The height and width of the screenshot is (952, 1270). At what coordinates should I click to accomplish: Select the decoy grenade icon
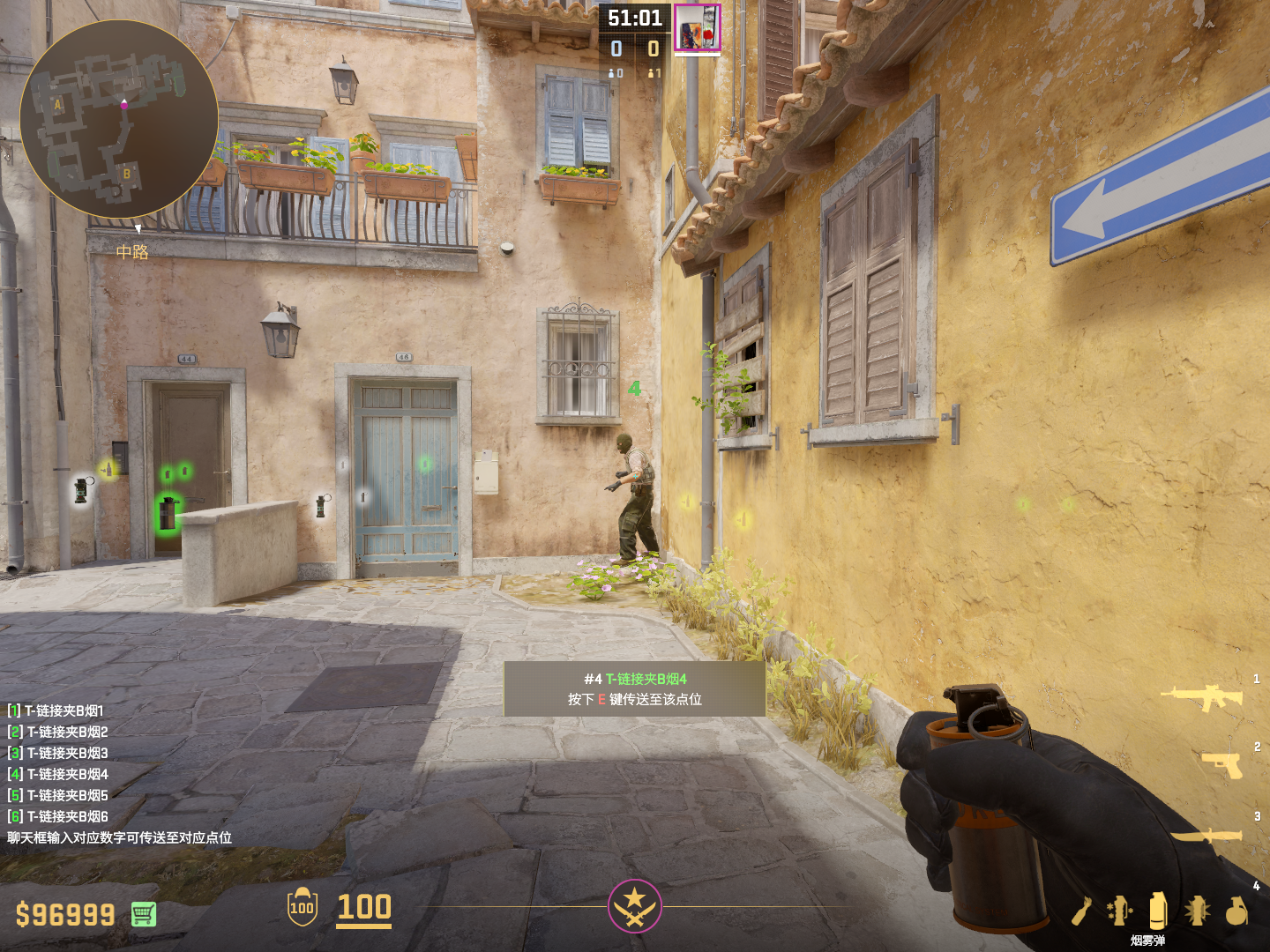(x=1119, y=911)
